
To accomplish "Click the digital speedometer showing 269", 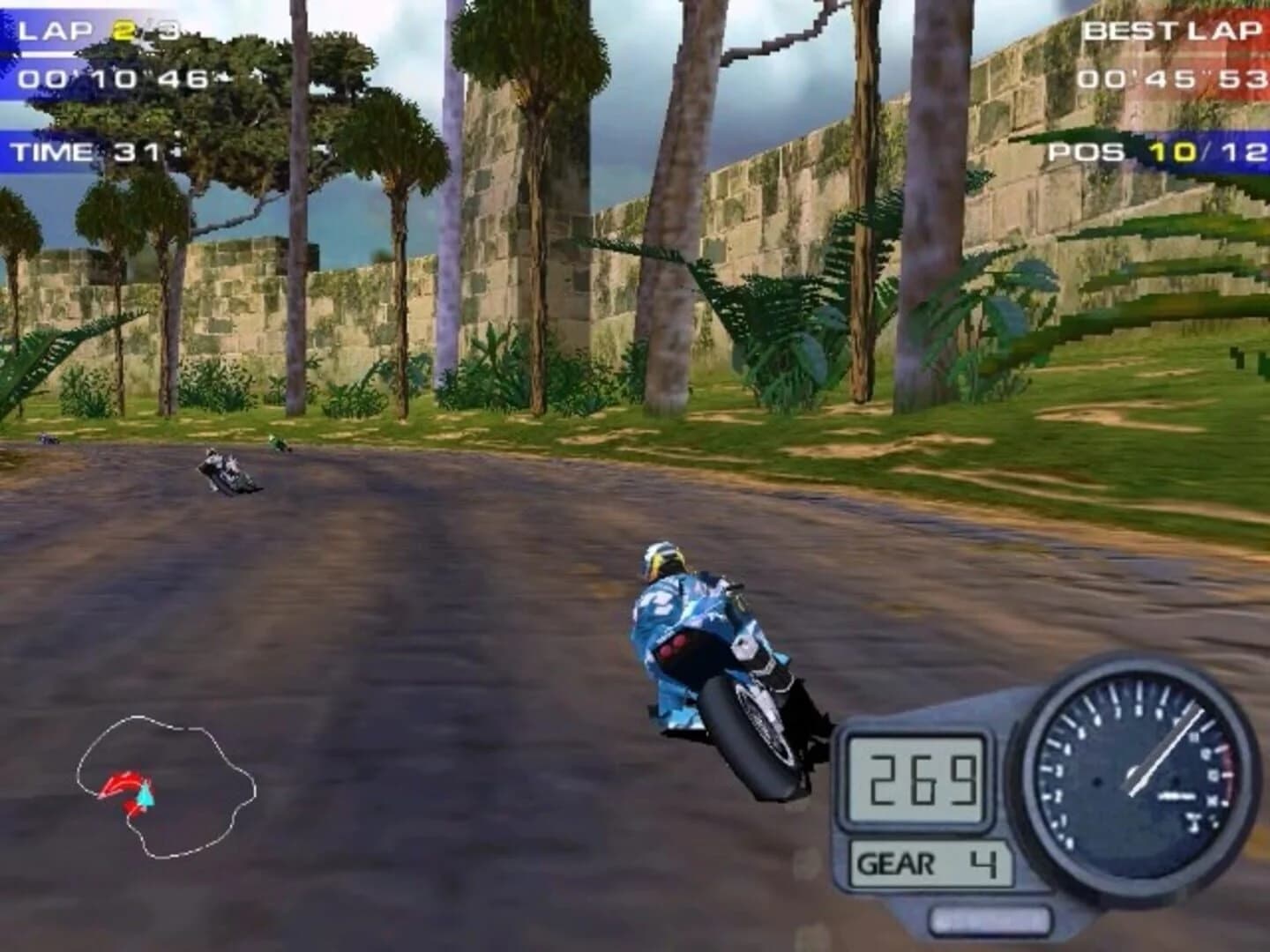I will pos(917,780).
